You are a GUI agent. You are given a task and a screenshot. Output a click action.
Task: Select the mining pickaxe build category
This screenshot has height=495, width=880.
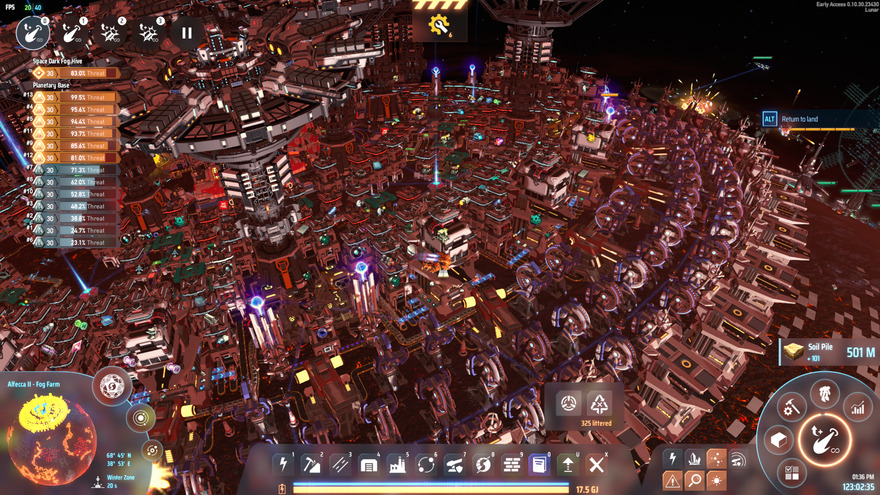click(x=312, y=464)
